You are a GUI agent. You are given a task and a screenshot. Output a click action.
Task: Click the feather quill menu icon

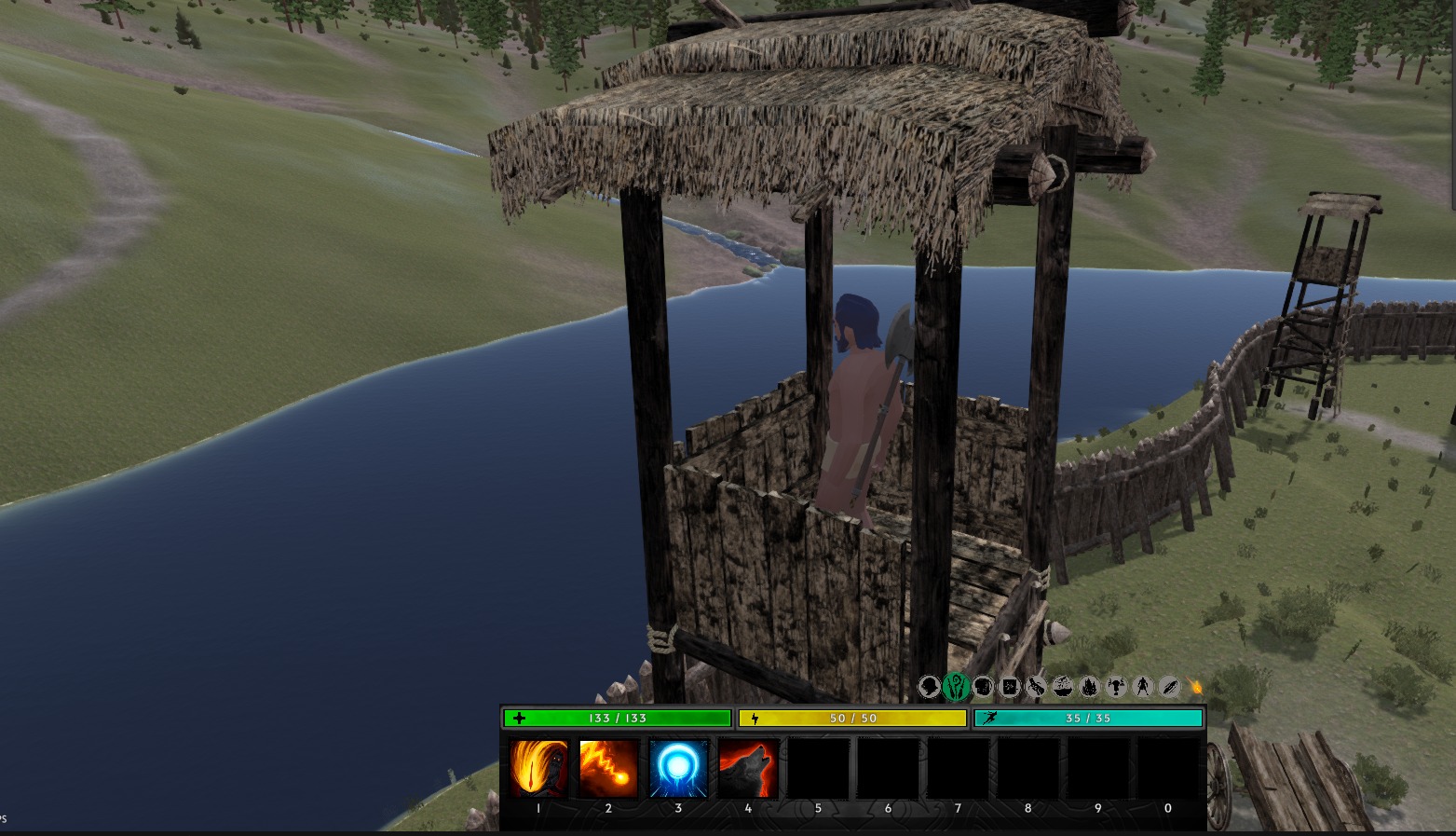point(1170,688)
